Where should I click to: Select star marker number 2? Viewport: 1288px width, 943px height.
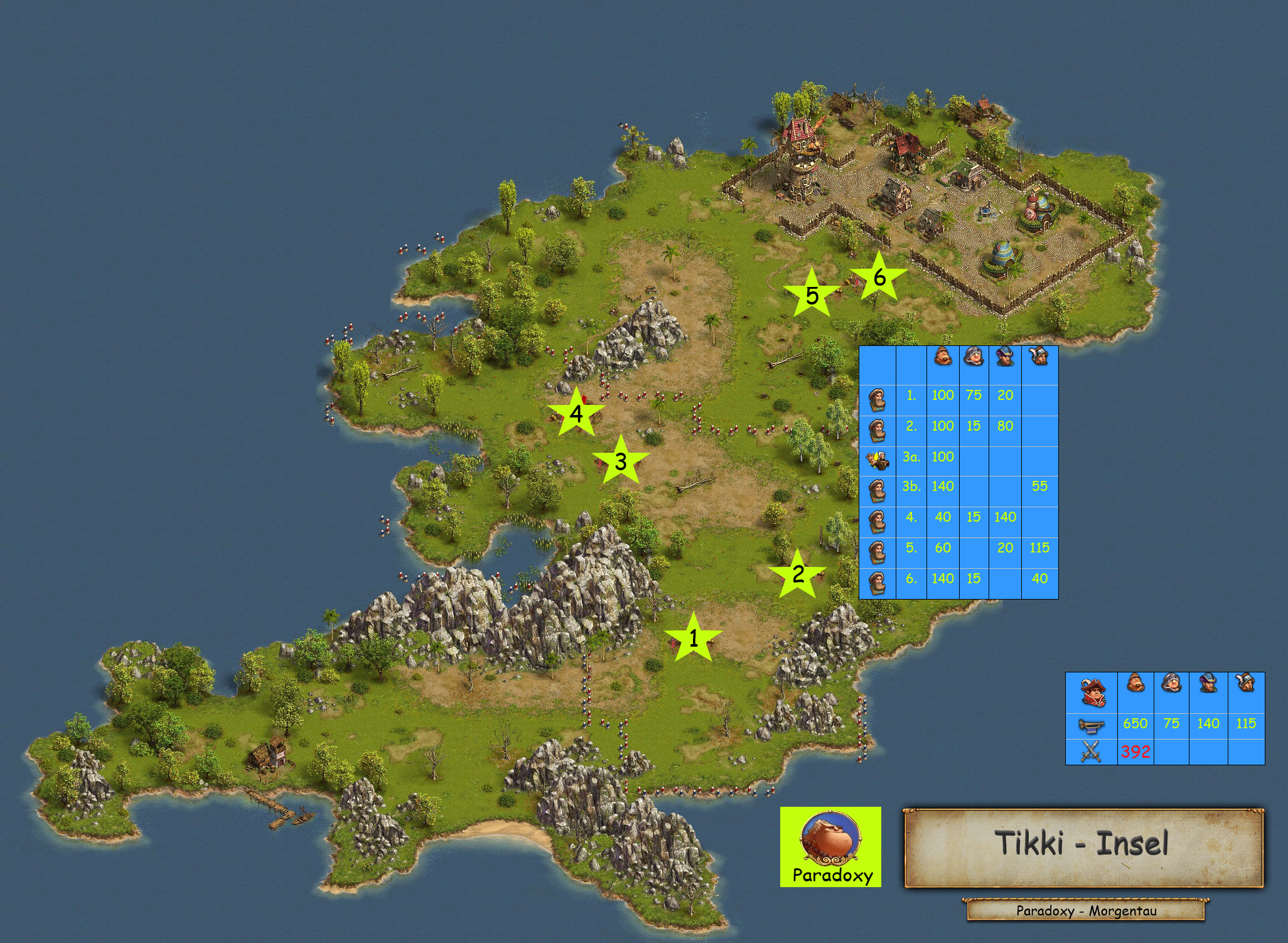pos(798,574)
